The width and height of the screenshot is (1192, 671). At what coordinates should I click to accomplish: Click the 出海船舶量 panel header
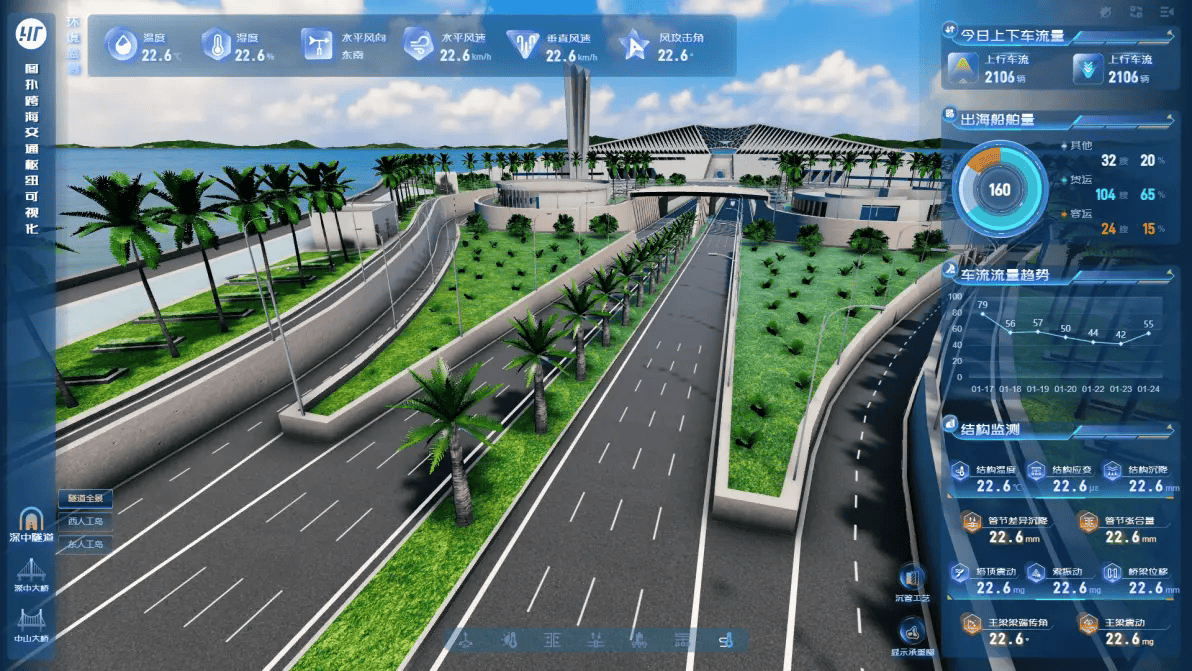point(998,120)
